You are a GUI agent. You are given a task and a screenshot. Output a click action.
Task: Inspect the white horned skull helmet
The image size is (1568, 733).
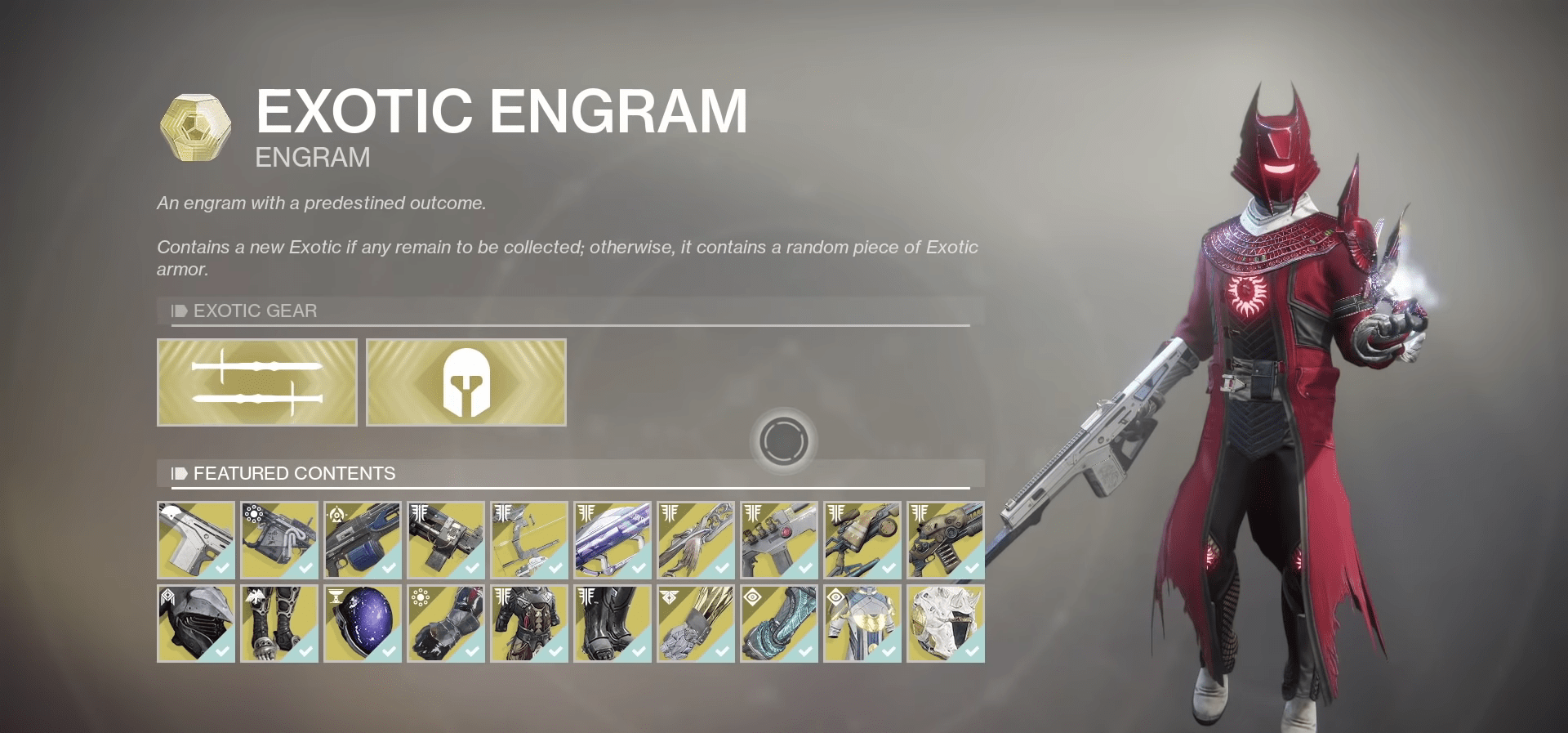pos(946,623)
